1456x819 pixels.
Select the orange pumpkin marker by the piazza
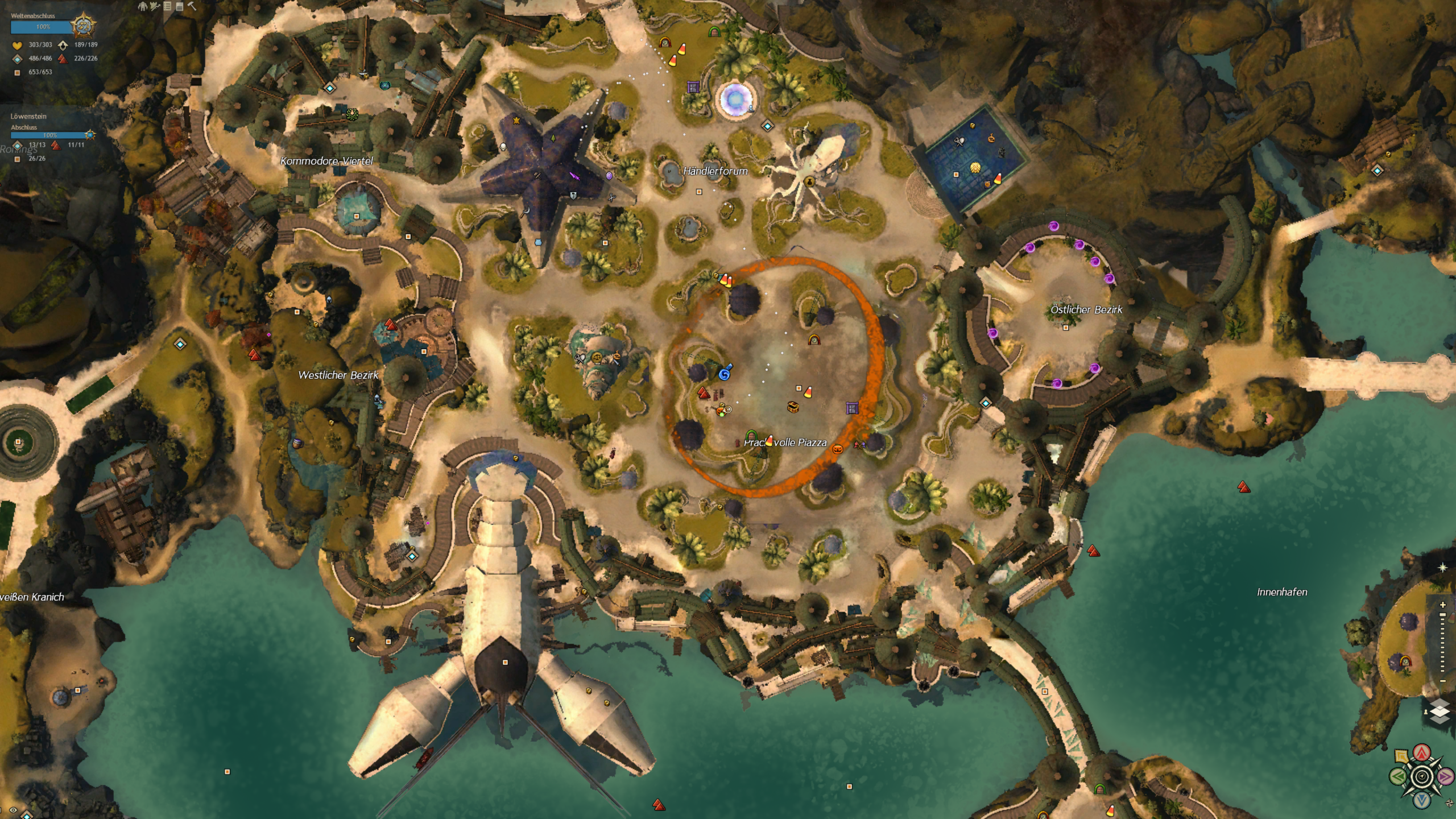[837, 449]
